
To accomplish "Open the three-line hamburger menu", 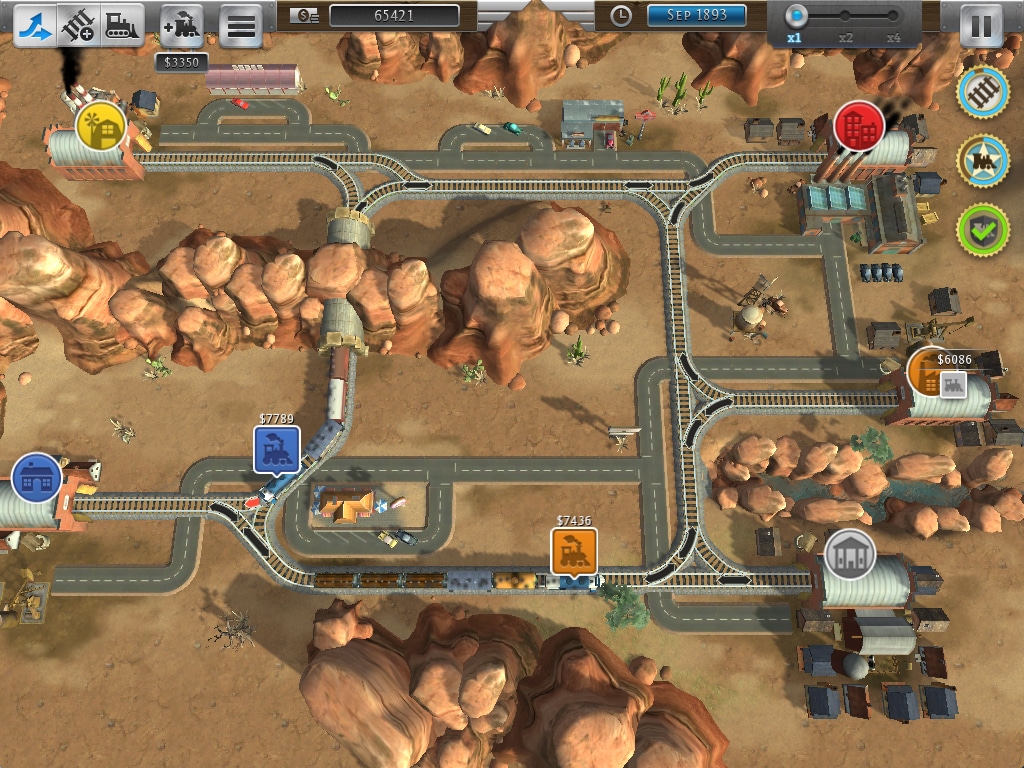I will (240, 26).
